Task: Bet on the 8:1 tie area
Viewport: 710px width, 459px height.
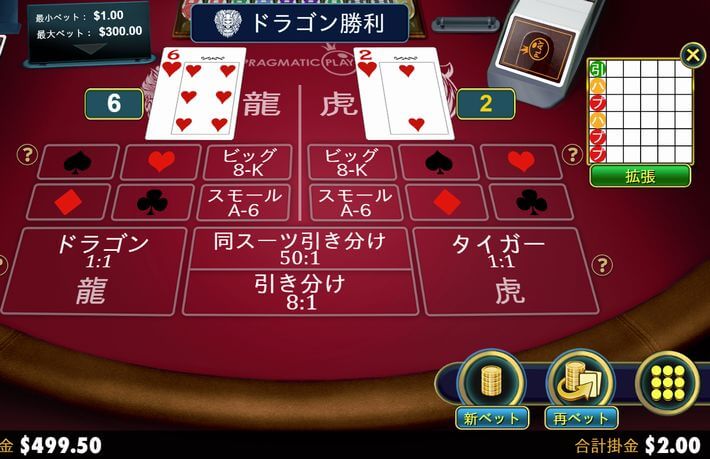Action: tap(299, 292)
